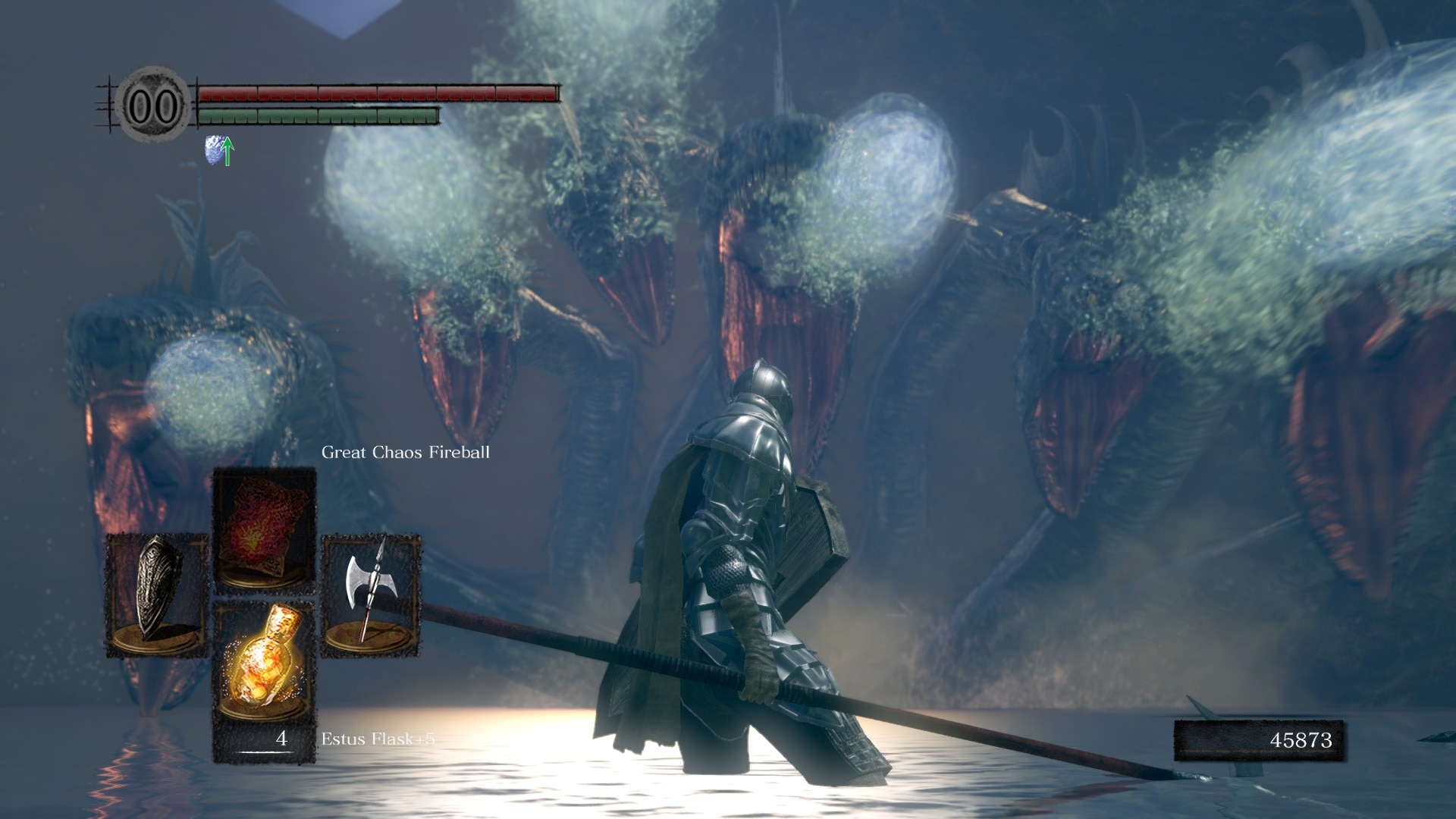Click the humanity counter medallion
Image resolution: width=1456 pixels, height=819 pixels.
(154, 105)
